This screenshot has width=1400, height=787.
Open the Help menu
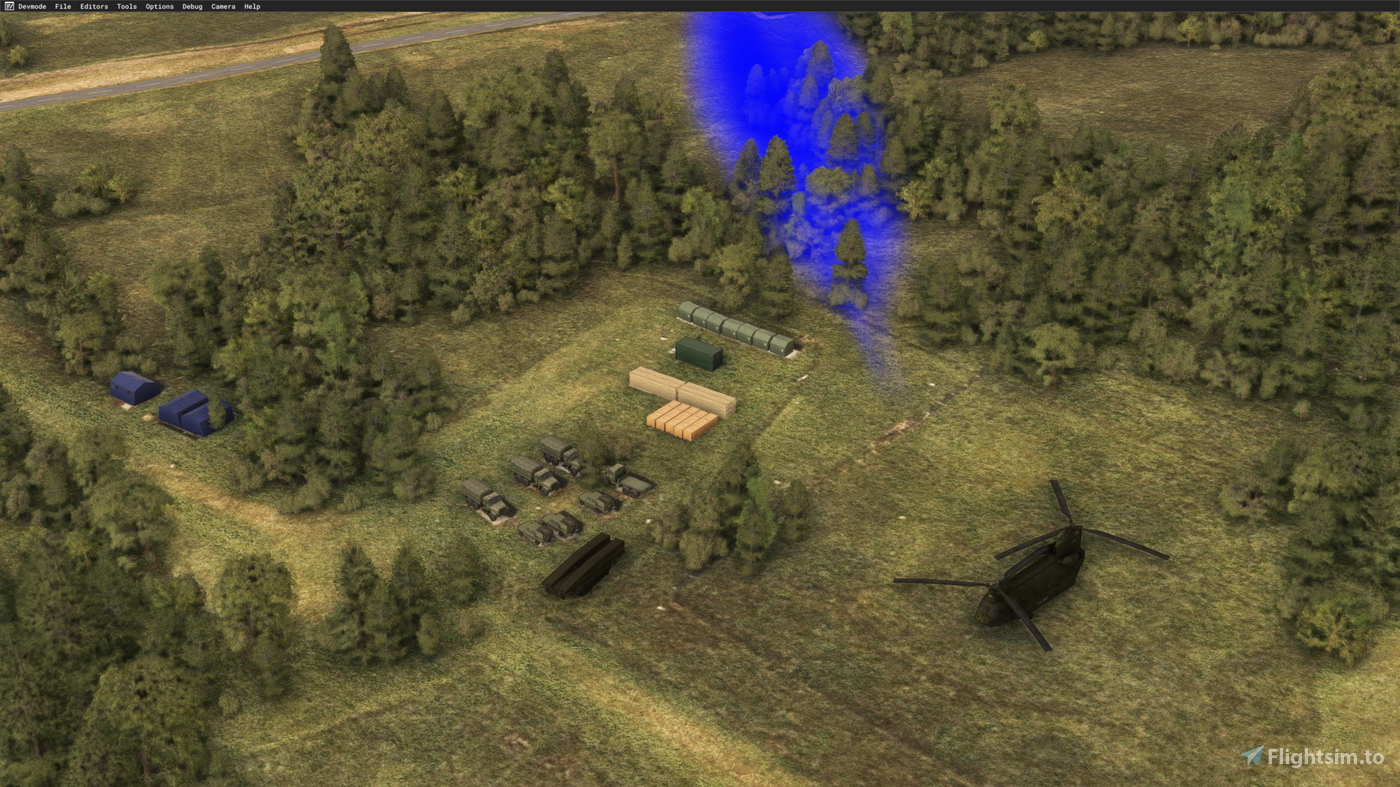point(252,4)
